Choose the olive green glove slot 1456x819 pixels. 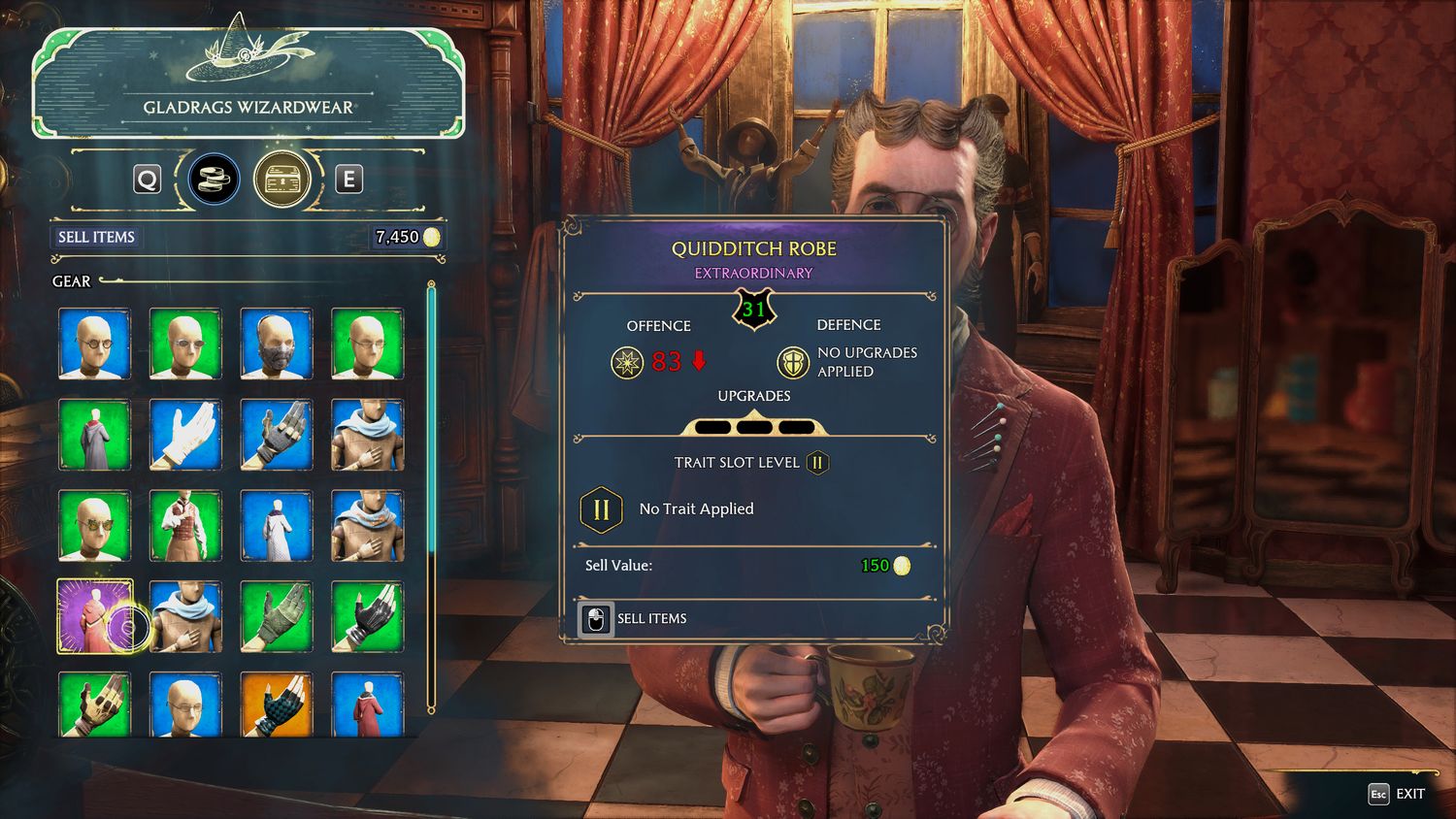coord(277,616)
